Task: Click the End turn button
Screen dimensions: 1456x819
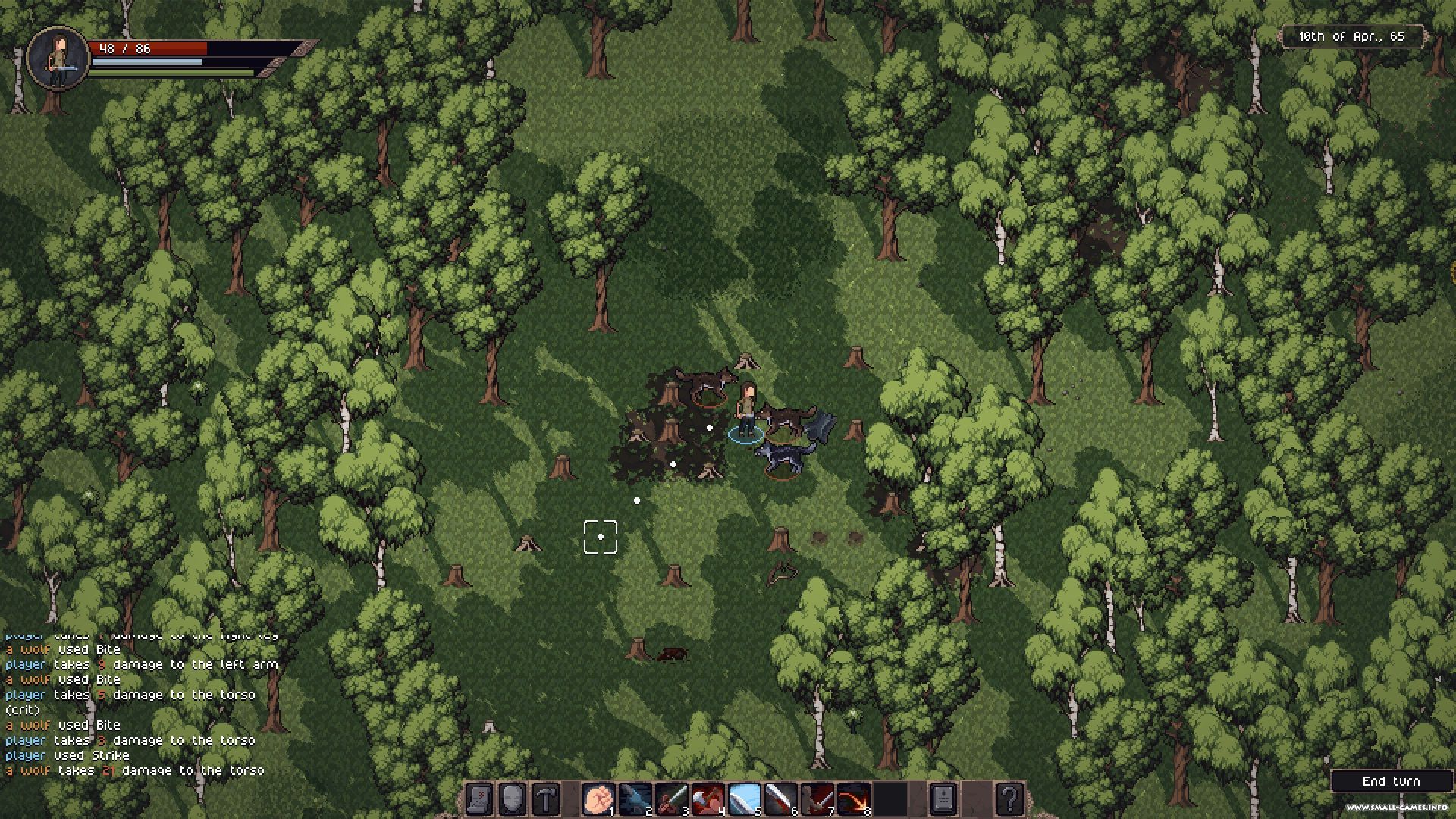Action: pyautogui.click(x=1390, y=781)
